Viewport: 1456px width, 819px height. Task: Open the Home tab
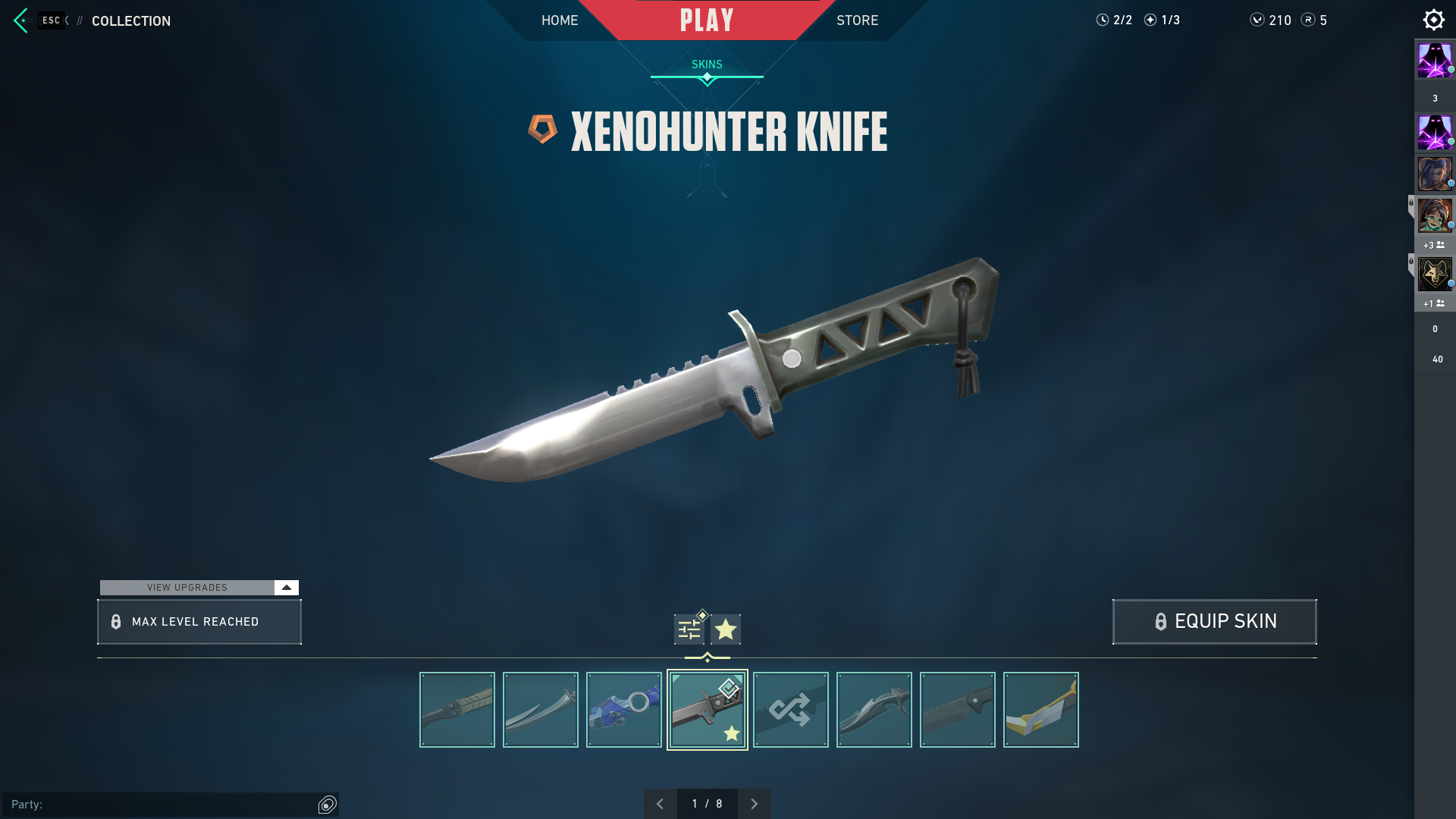[x=560, y=20]
